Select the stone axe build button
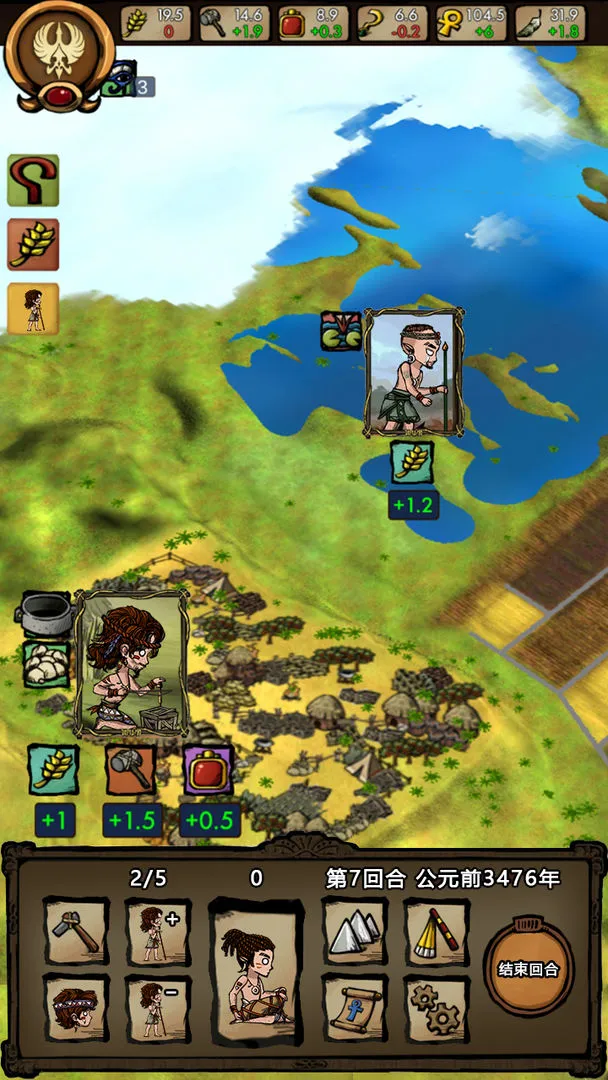Screen dimensions: 608x1080 click(x=77, y=932)
